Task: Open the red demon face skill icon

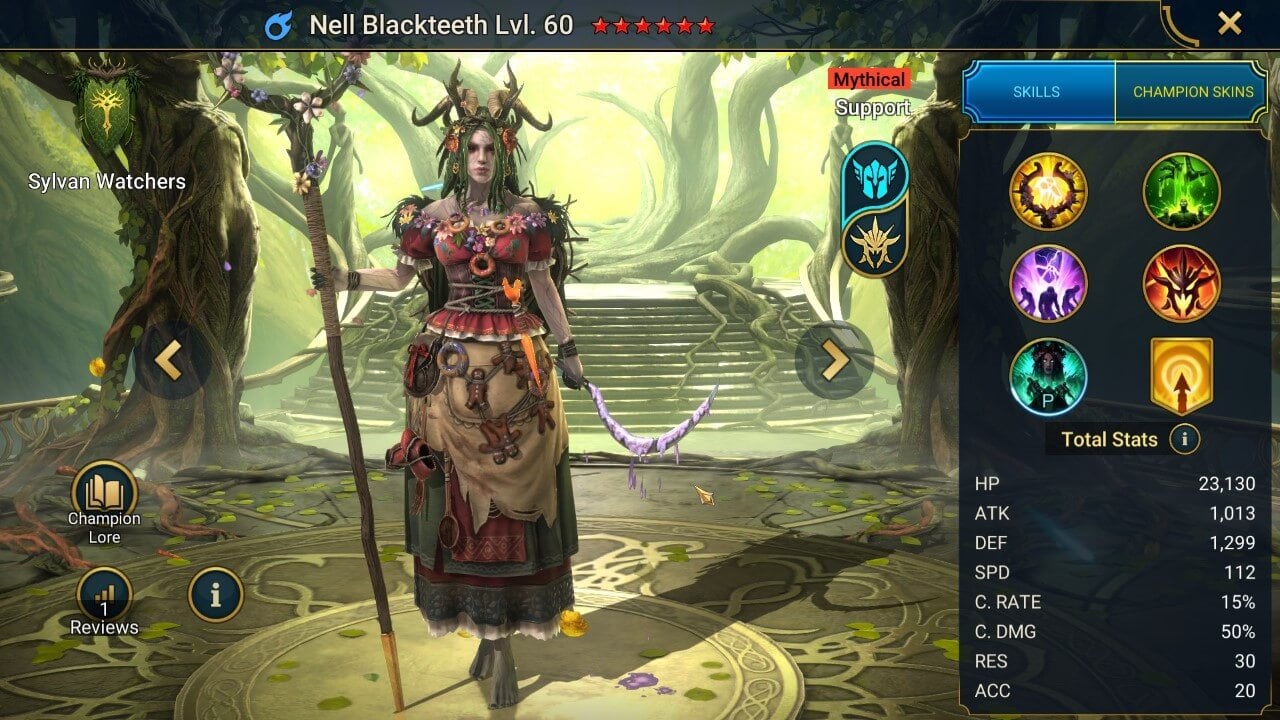Action: pyautogui.click(x=1182, y=283)
